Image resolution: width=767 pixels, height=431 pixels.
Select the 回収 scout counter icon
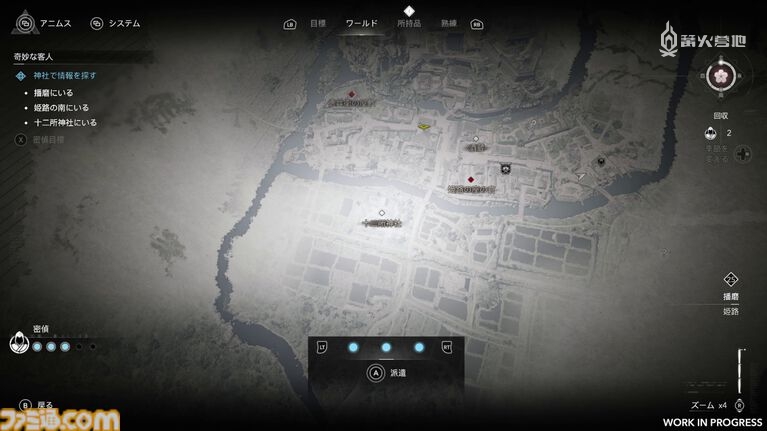709,133
